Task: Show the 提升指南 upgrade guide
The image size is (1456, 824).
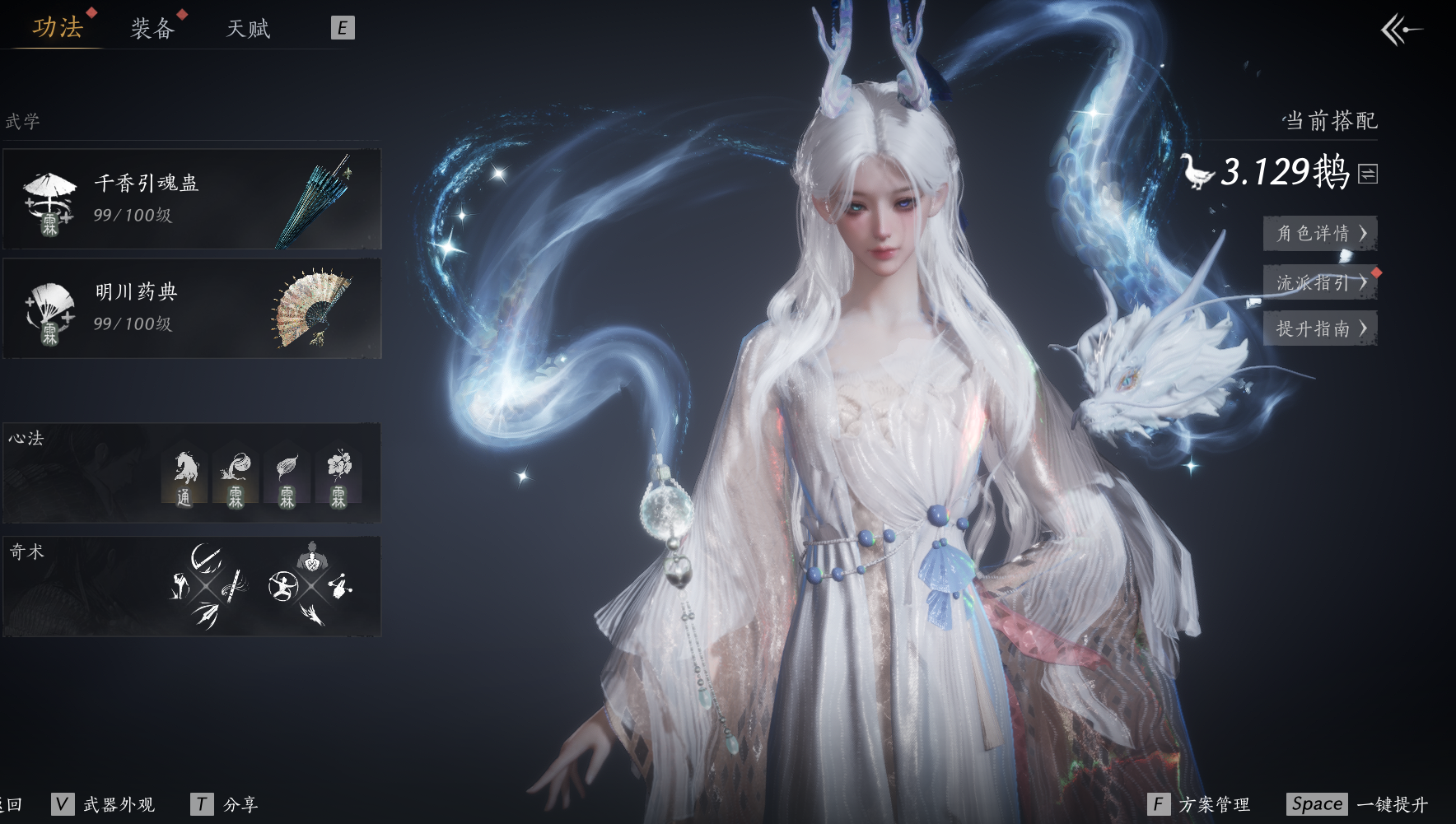Action: click(x=1320, y=329)
